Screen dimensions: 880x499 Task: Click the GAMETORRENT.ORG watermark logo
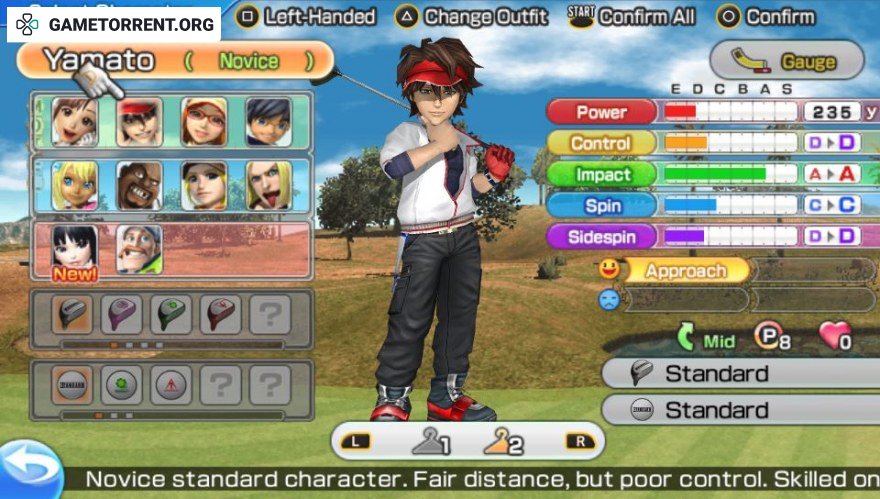[x=114, y=23]
